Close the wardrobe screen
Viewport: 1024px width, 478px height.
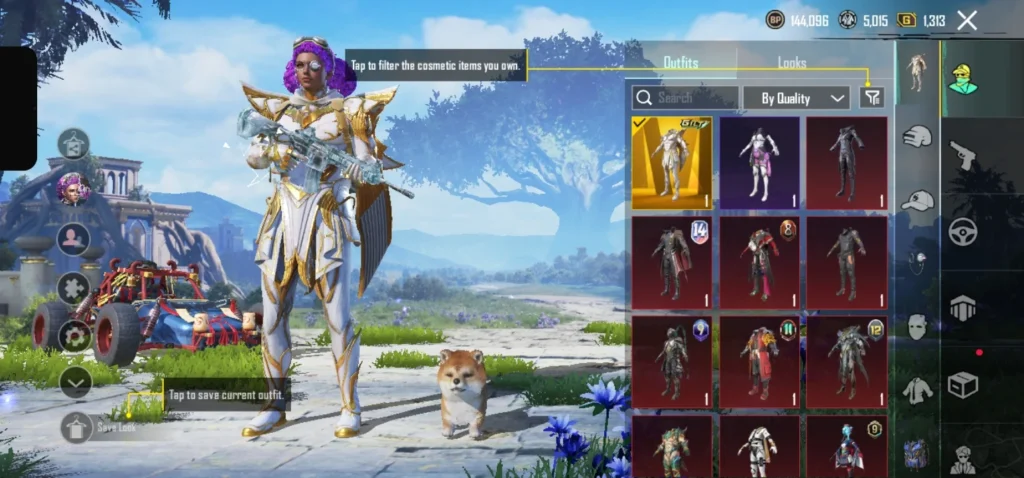pyautogui.click(x=967, y=20)
